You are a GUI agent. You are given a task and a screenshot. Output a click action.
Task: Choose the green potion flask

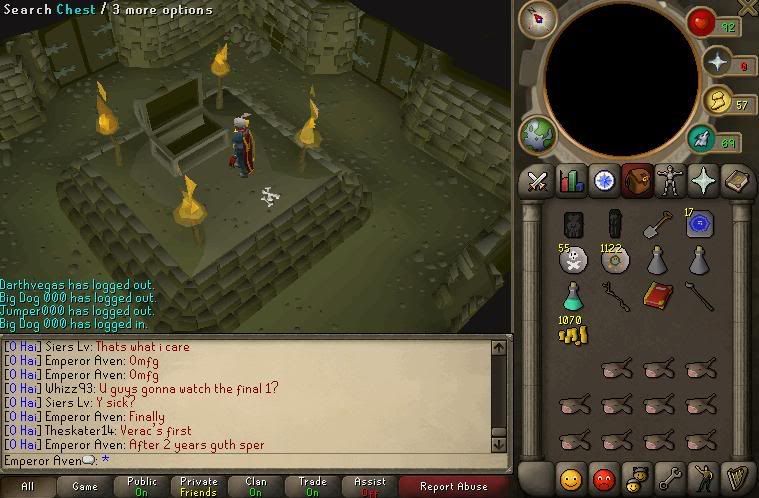pyautogui.click(x=573, y=295)
